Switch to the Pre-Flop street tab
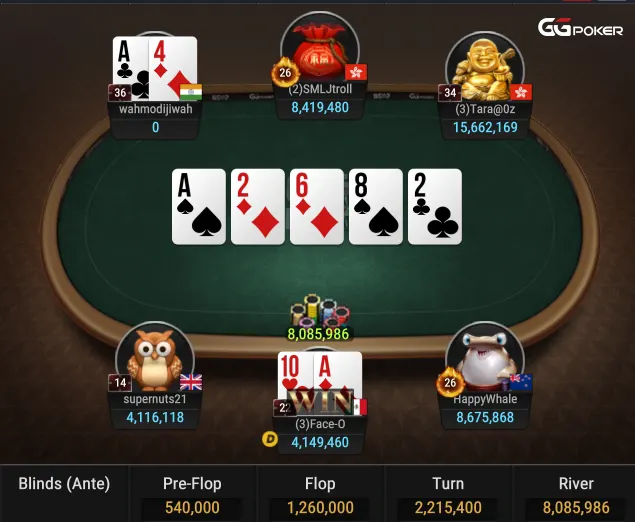 (191, 494)
